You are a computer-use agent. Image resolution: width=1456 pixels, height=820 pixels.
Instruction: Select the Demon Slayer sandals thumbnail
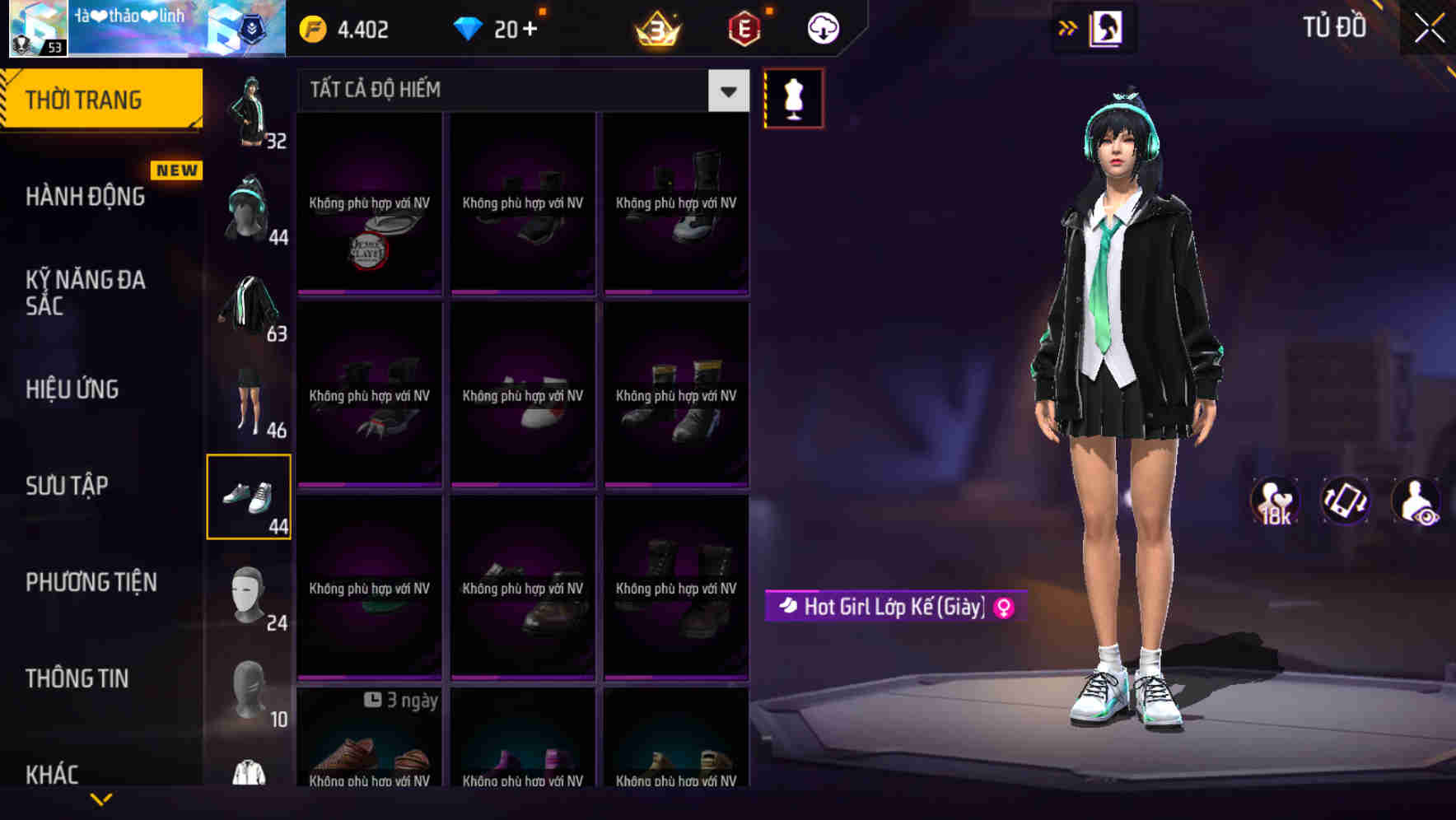370,204
